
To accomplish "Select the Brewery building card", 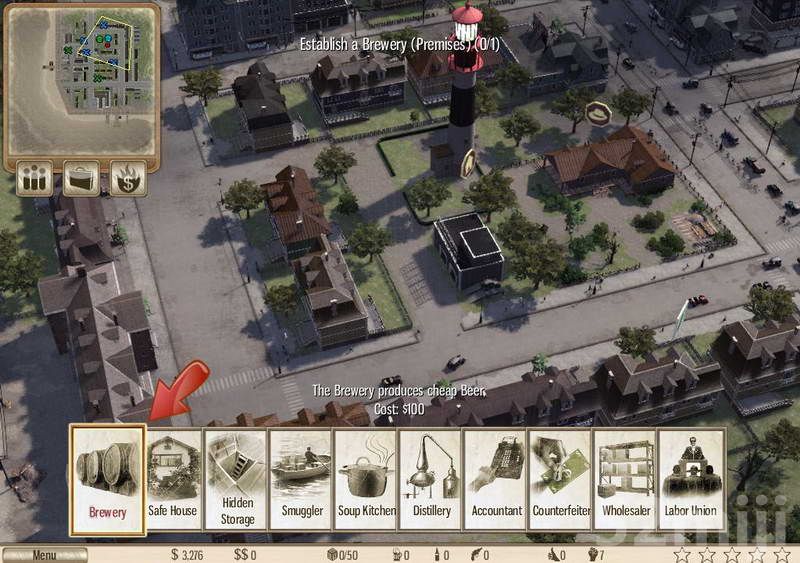I will tap(108, 478).
